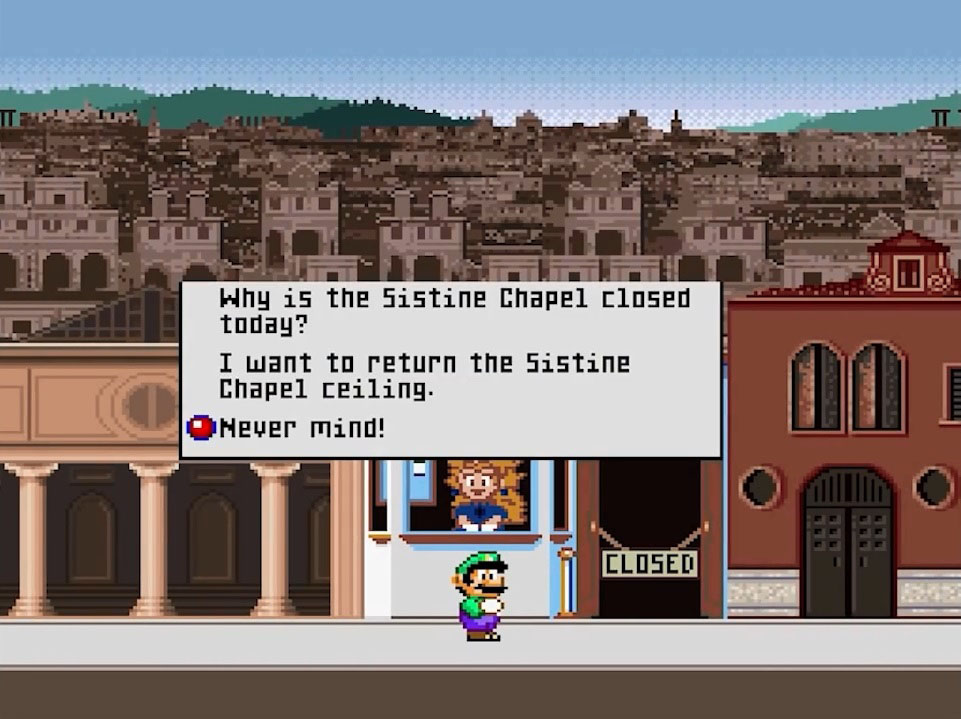Viewport: 961px width, 719px height.
Task: Choose to return the Sistine Chapel ceiling
Action: click(424, 375)
